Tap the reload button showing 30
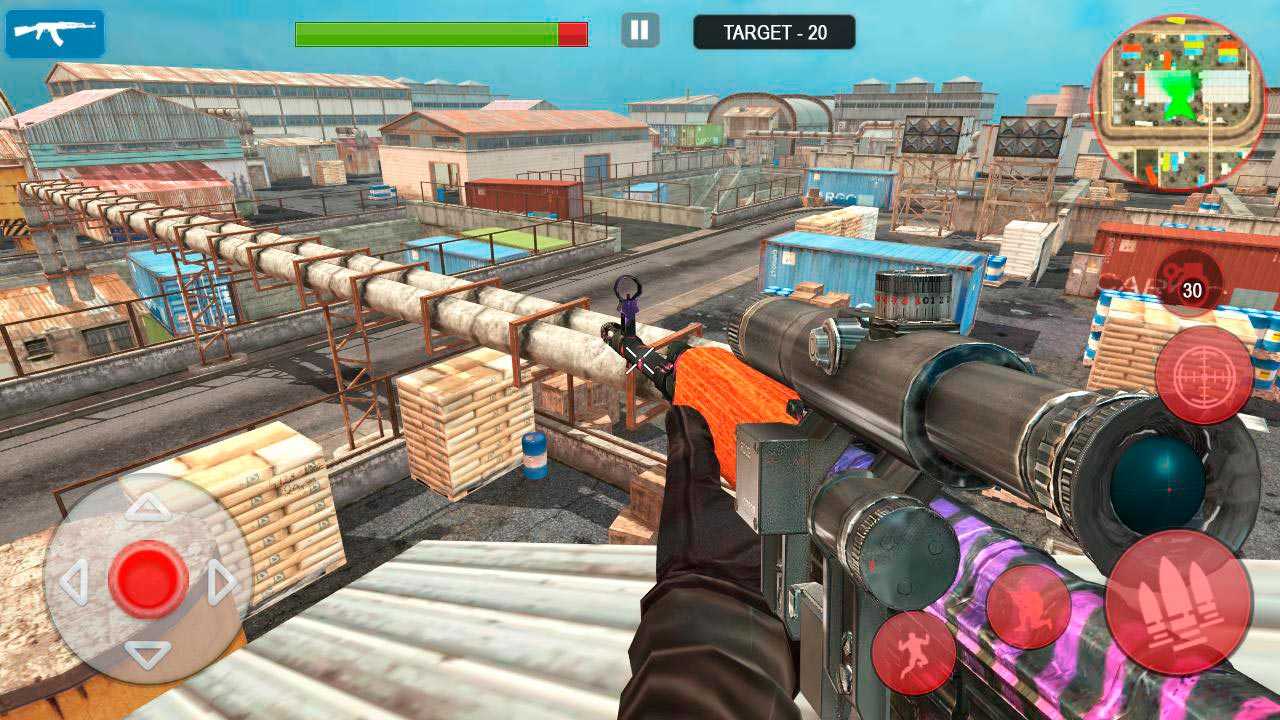Screen dimensions: 1280x720 coord(1189,283)
